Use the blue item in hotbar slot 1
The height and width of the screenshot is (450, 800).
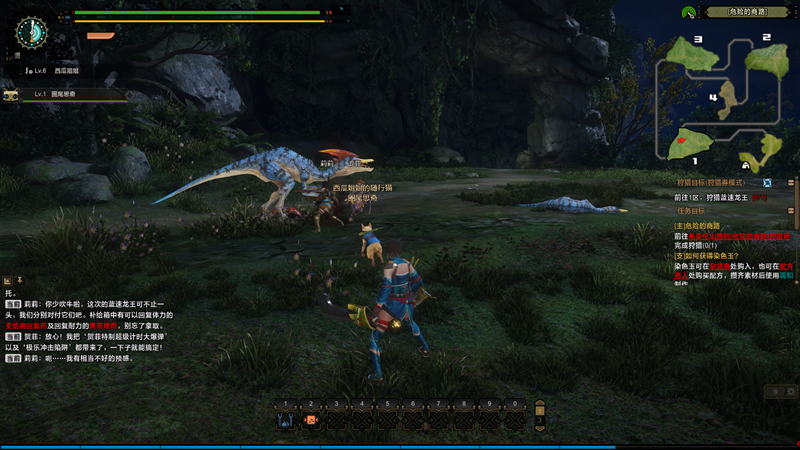click(x=286, y=421)
